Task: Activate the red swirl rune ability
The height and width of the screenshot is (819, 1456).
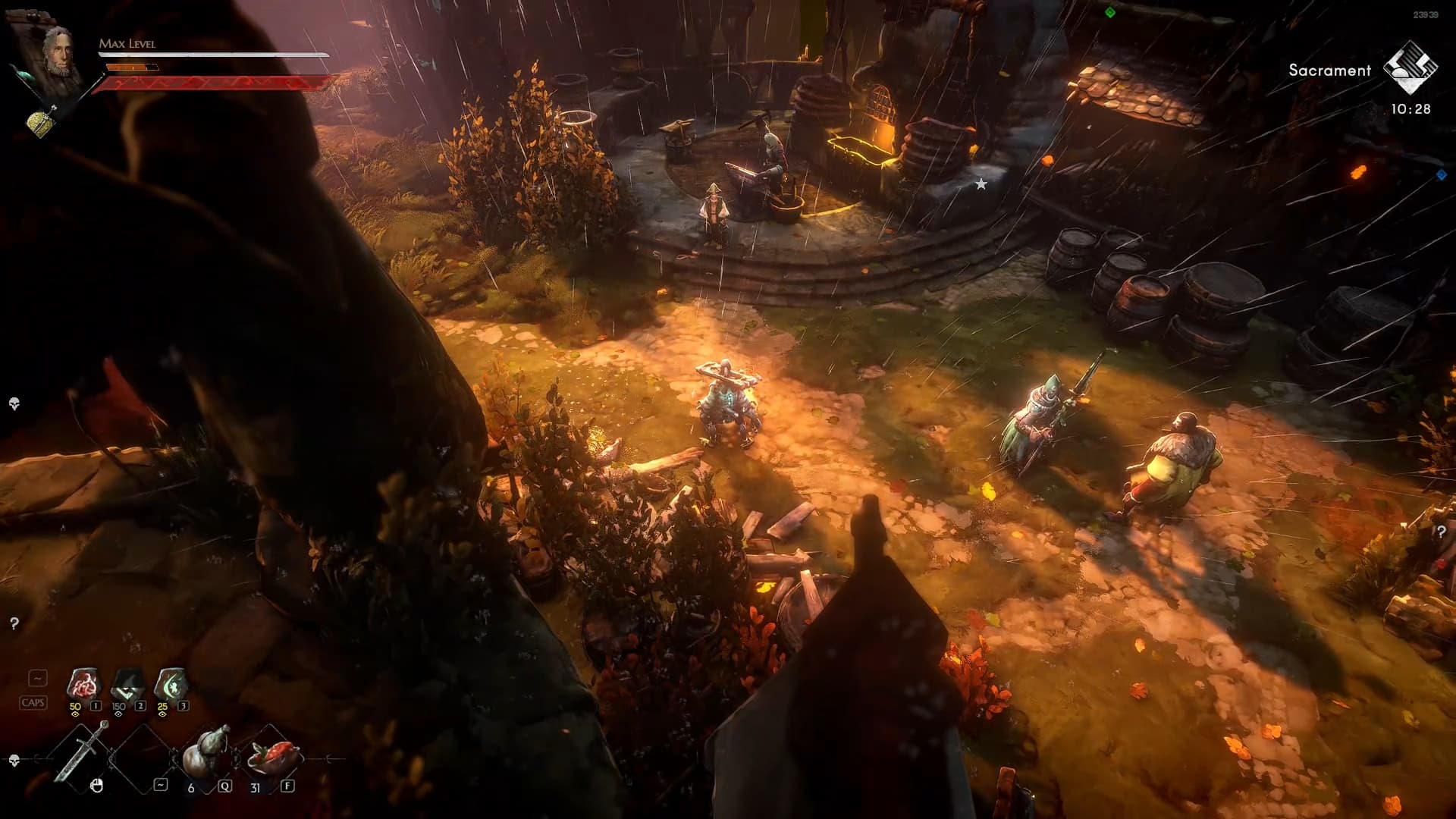Action: [x=83, y=686]
